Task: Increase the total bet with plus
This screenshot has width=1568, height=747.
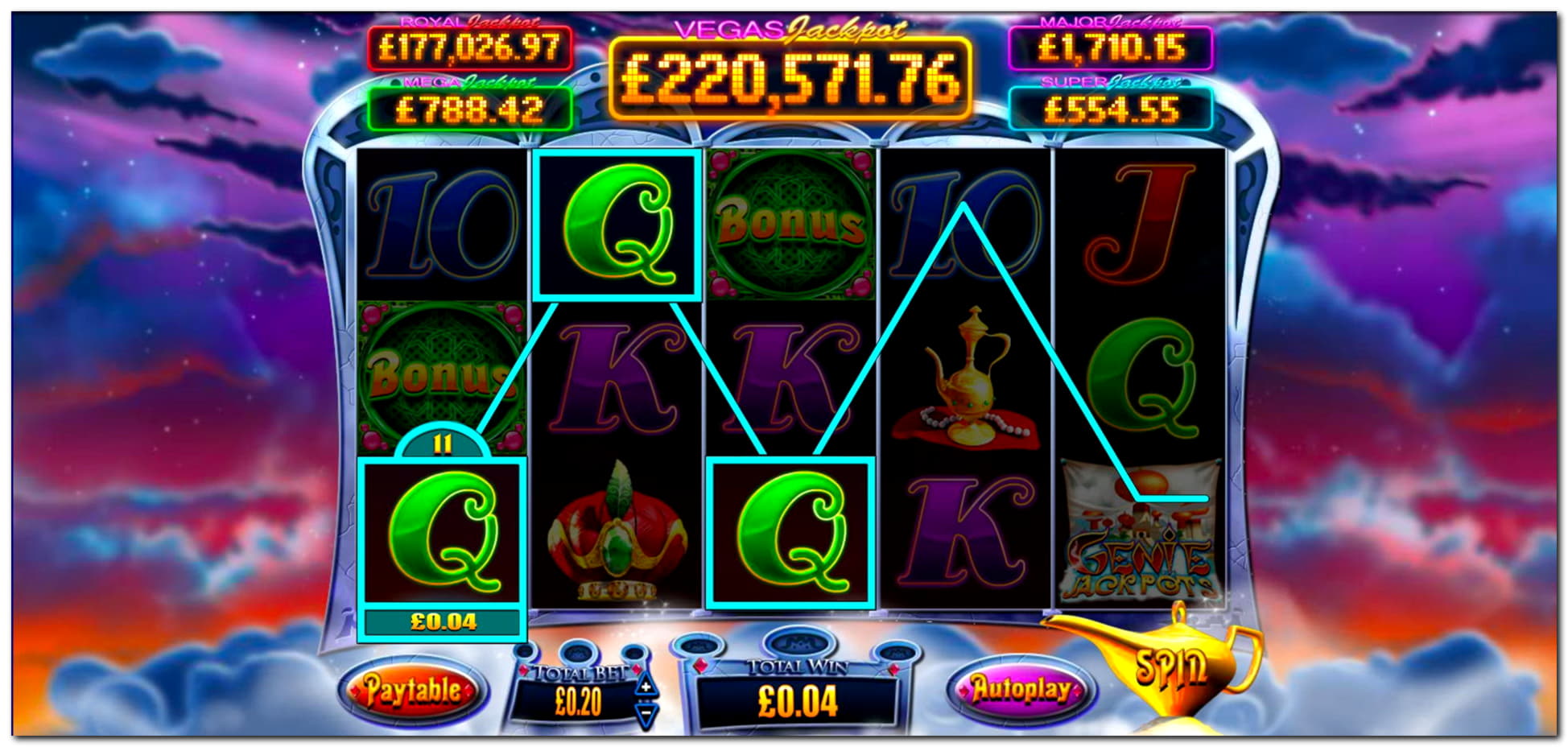Action: pyautogui.click(x=646, y=687)
